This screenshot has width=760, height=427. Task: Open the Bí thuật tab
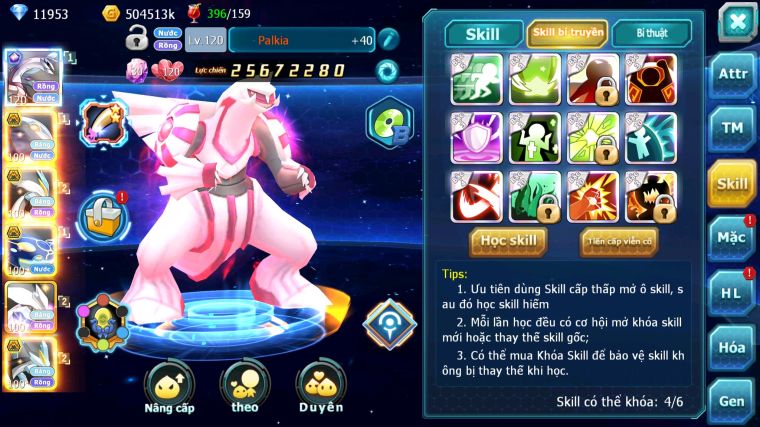tap(650, 33)
